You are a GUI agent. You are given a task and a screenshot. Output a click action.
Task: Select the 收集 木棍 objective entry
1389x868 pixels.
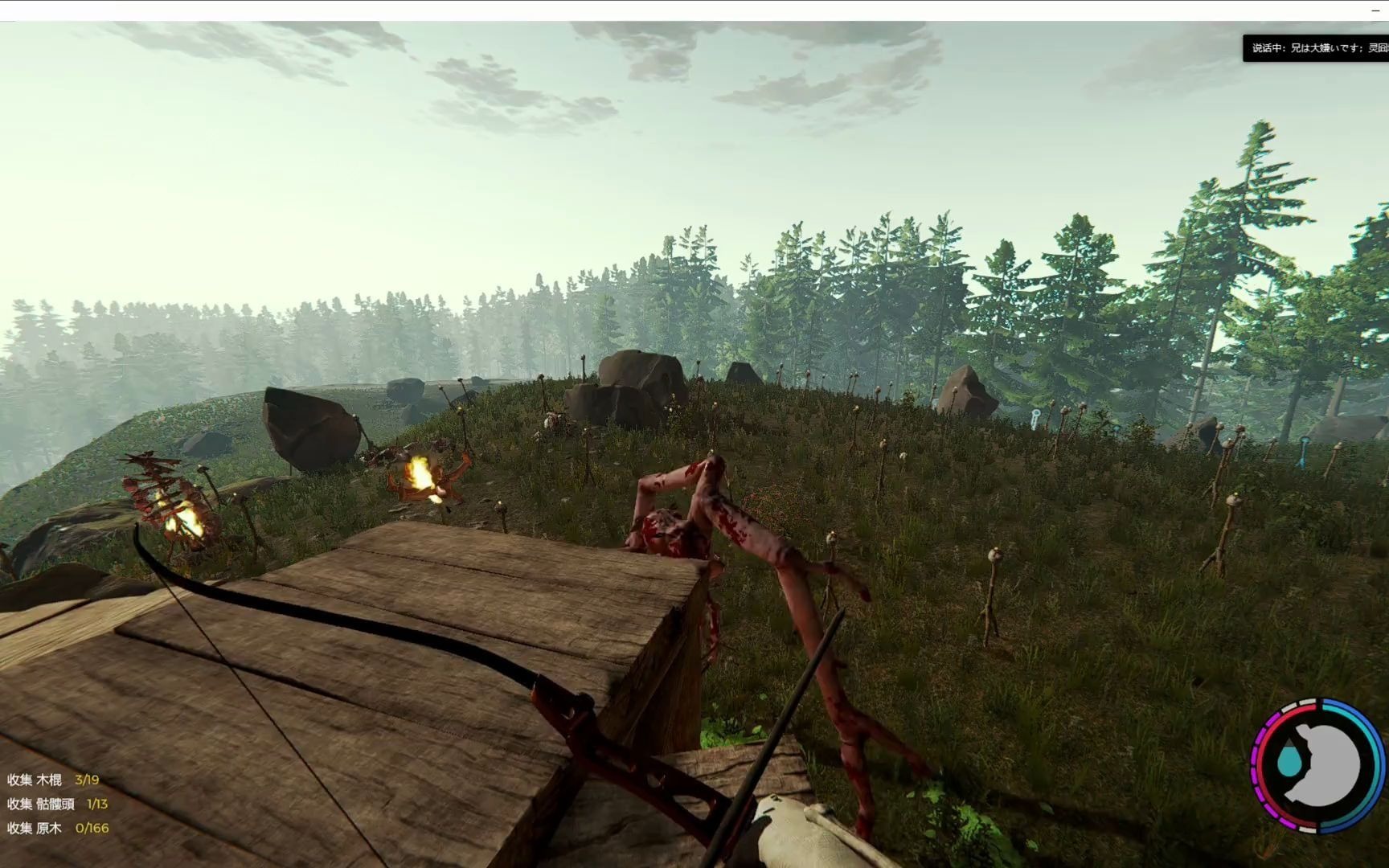point(53,780)
